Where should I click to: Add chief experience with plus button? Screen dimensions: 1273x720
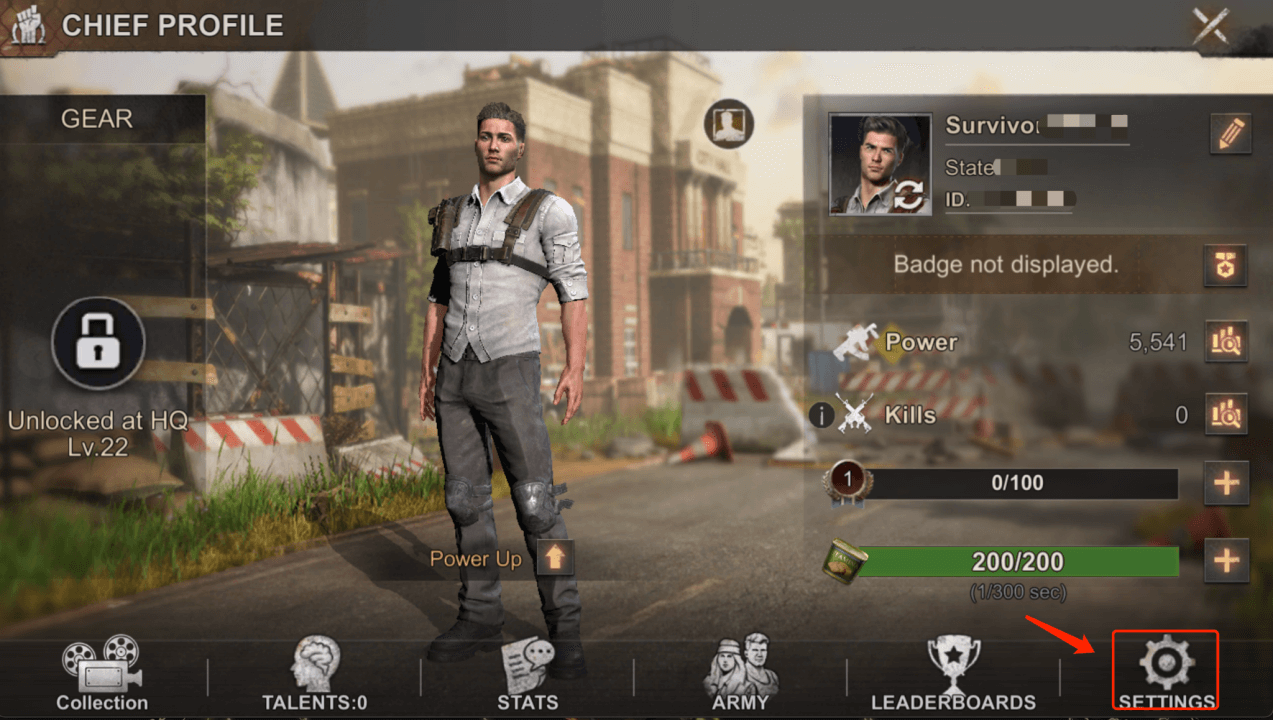pos(1226,484)
